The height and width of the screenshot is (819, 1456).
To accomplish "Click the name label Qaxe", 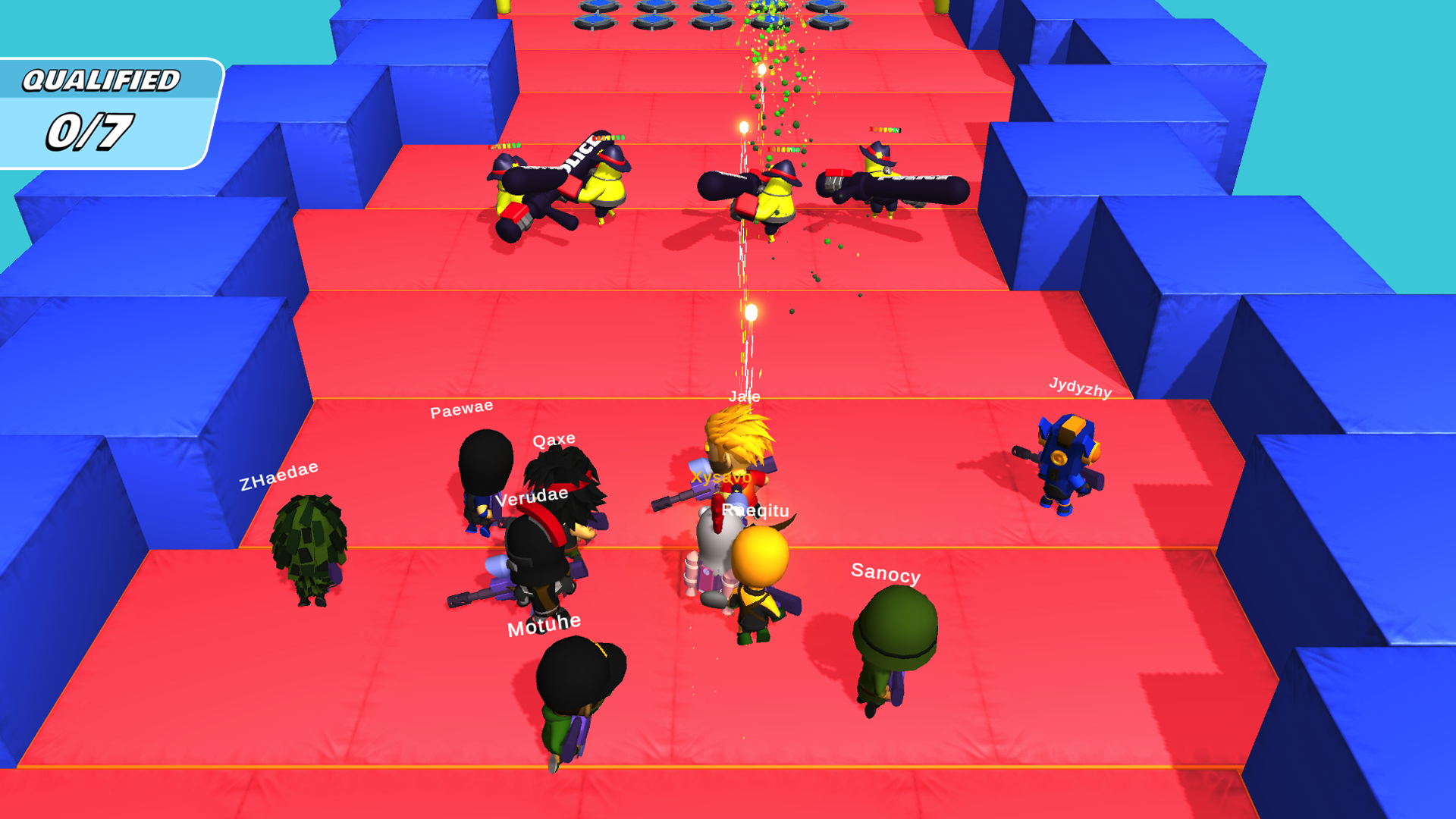I will [x=554, y=438].
